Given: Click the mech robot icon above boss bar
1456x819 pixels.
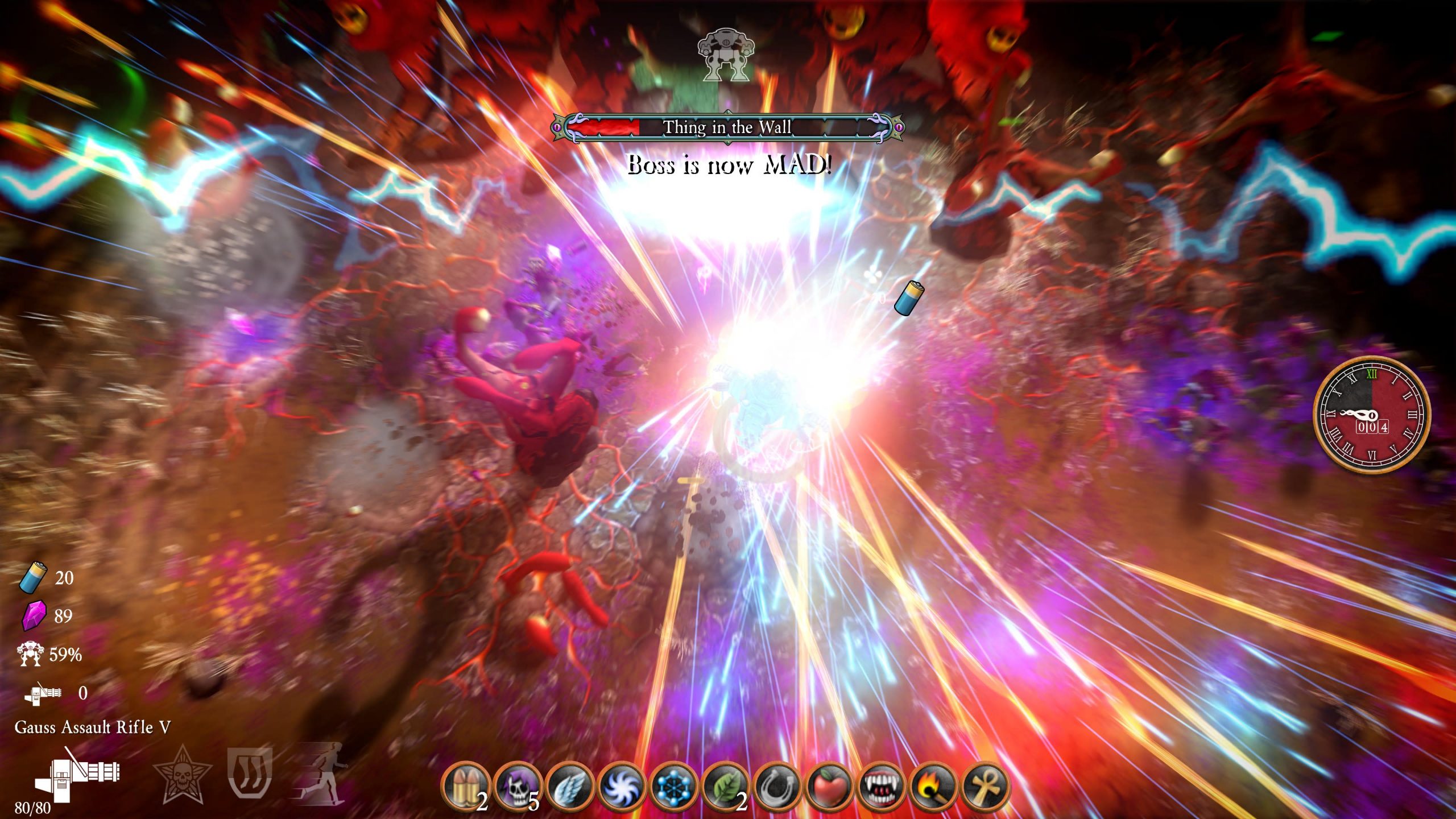Looking at the screenshot, I should [x=726, y=55].
